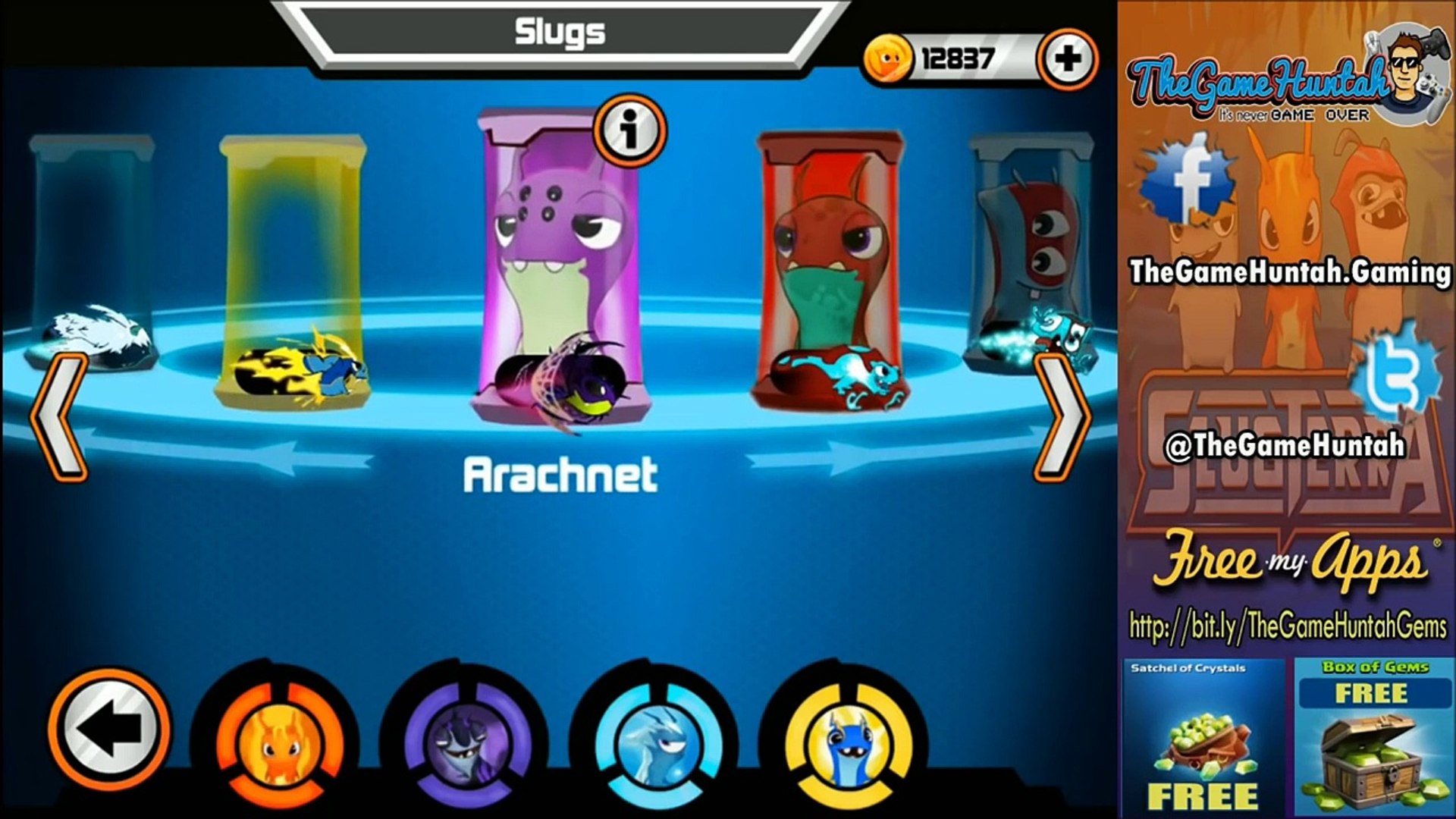This screenshot has width=1456, height=819.
Task: Select the dark blue canister with red slug
Action: pos(1031,250)
